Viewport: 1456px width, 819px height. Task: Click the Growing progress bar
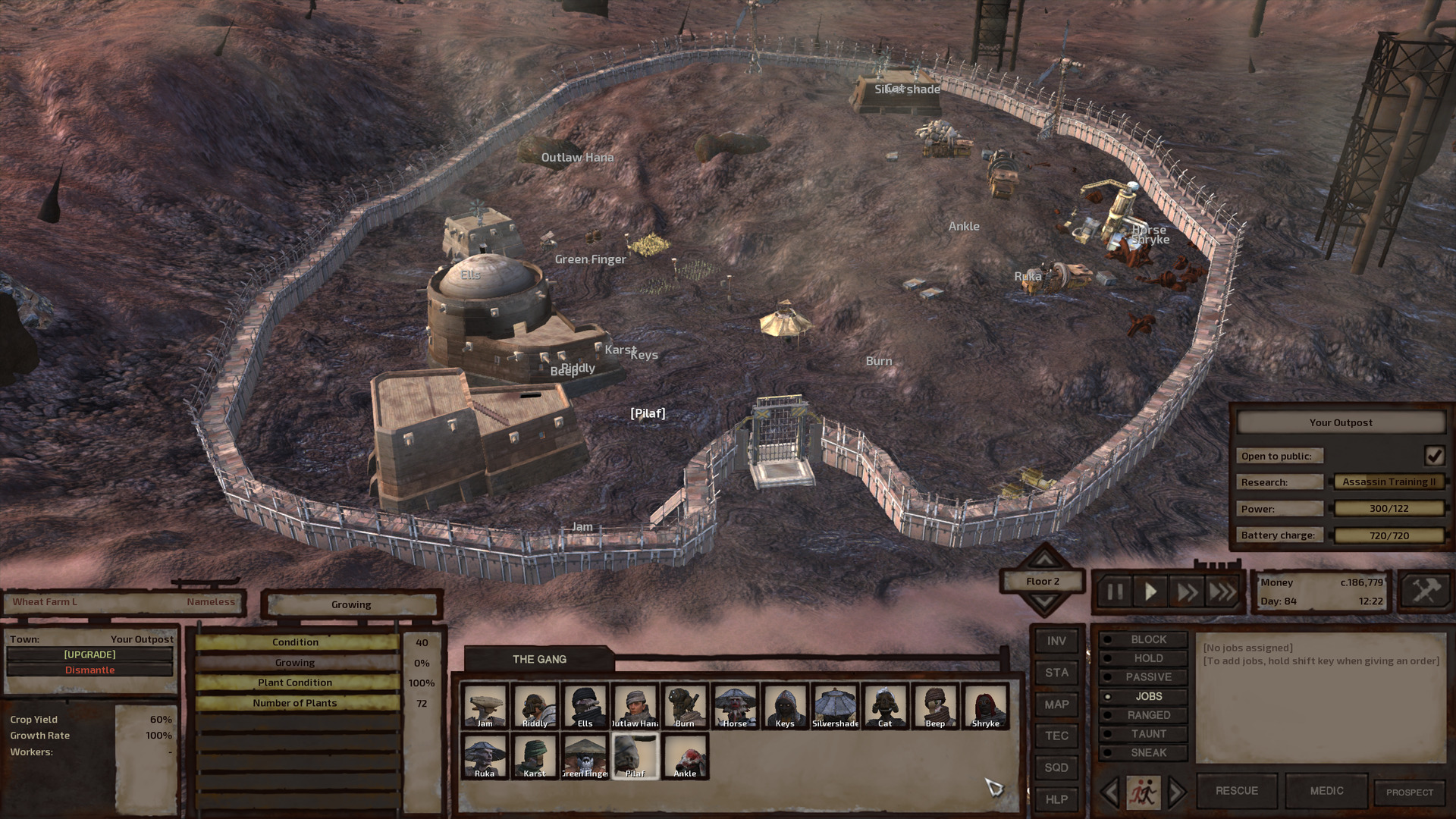point(295,661)
